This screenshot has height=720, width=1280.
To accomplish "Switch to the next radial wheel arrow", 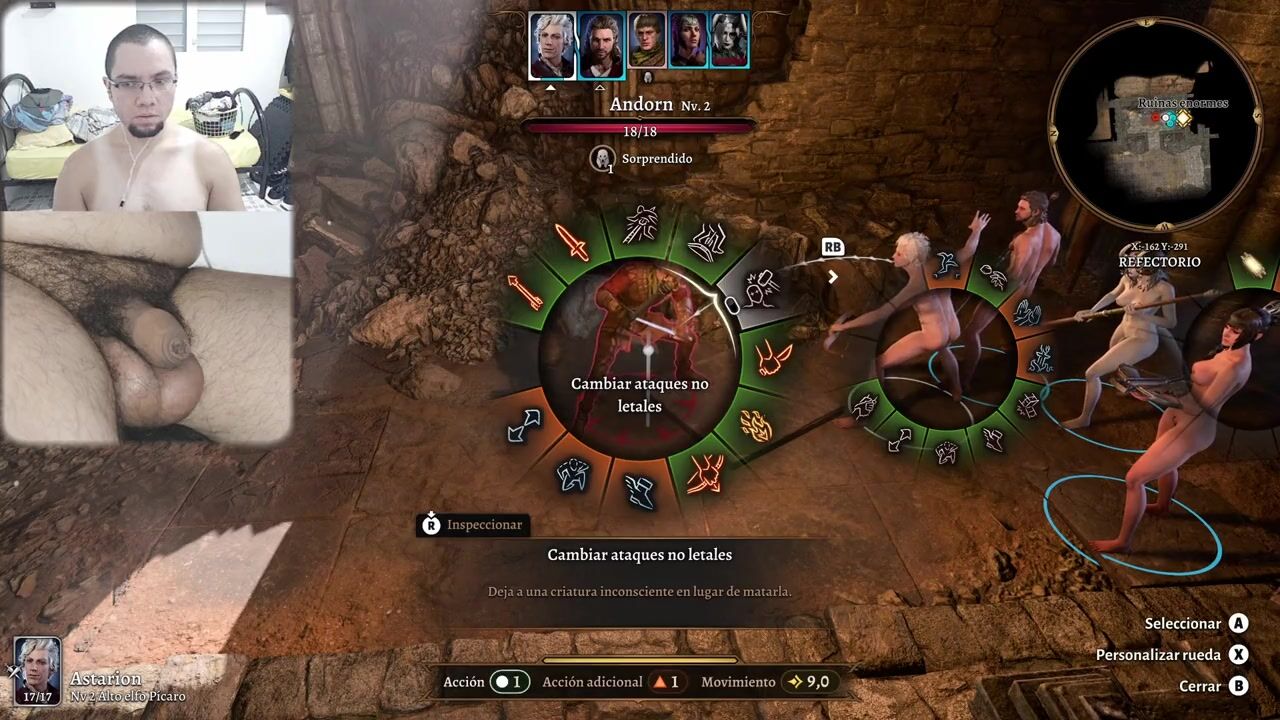I will pos(833,277).
